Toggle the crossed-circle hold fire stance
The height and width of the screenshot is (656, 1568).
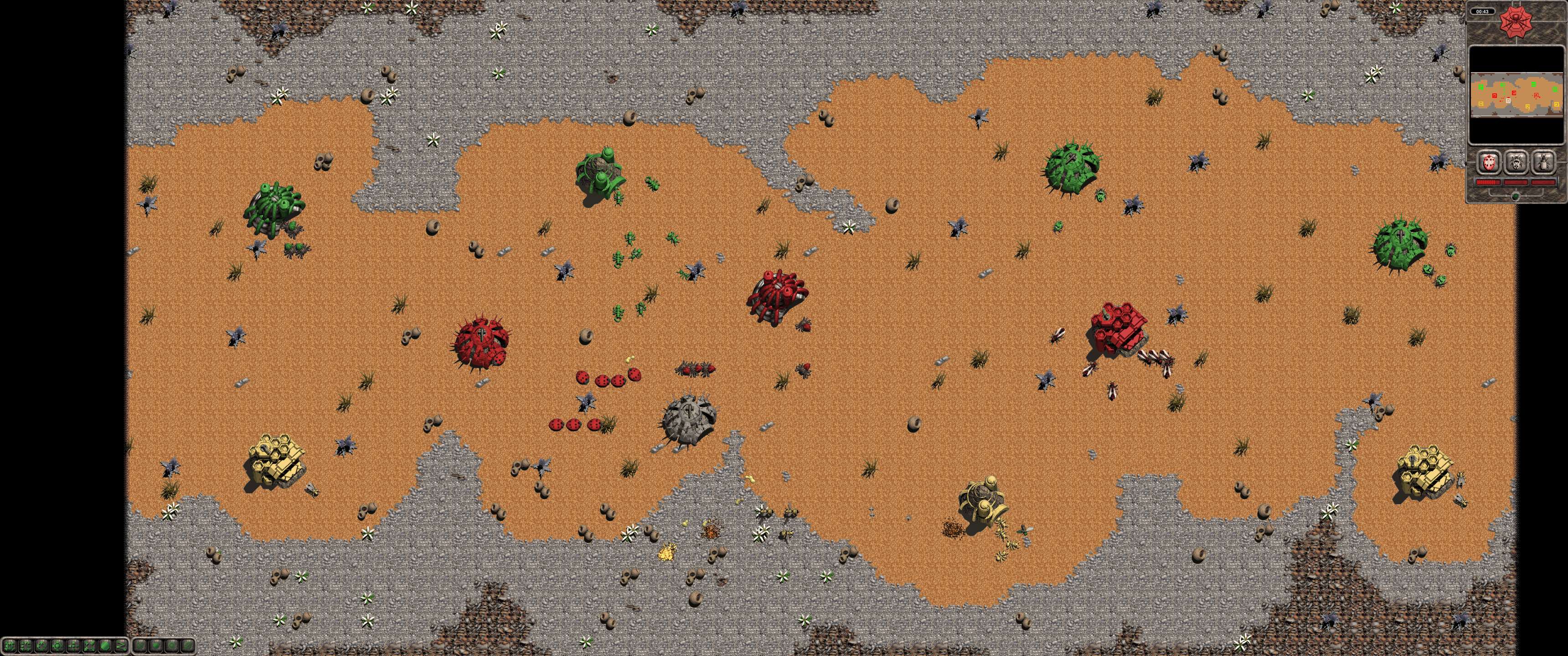coord(187,646)
